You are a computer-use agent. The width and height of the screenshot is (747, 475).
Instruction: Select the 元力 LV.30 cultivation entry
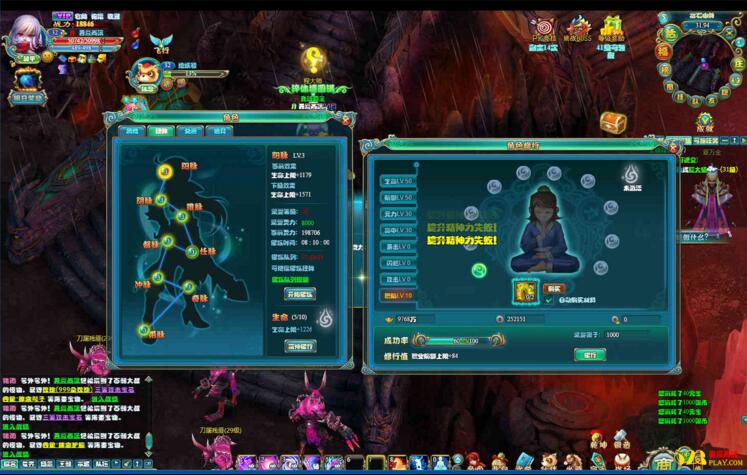(397, 213)
